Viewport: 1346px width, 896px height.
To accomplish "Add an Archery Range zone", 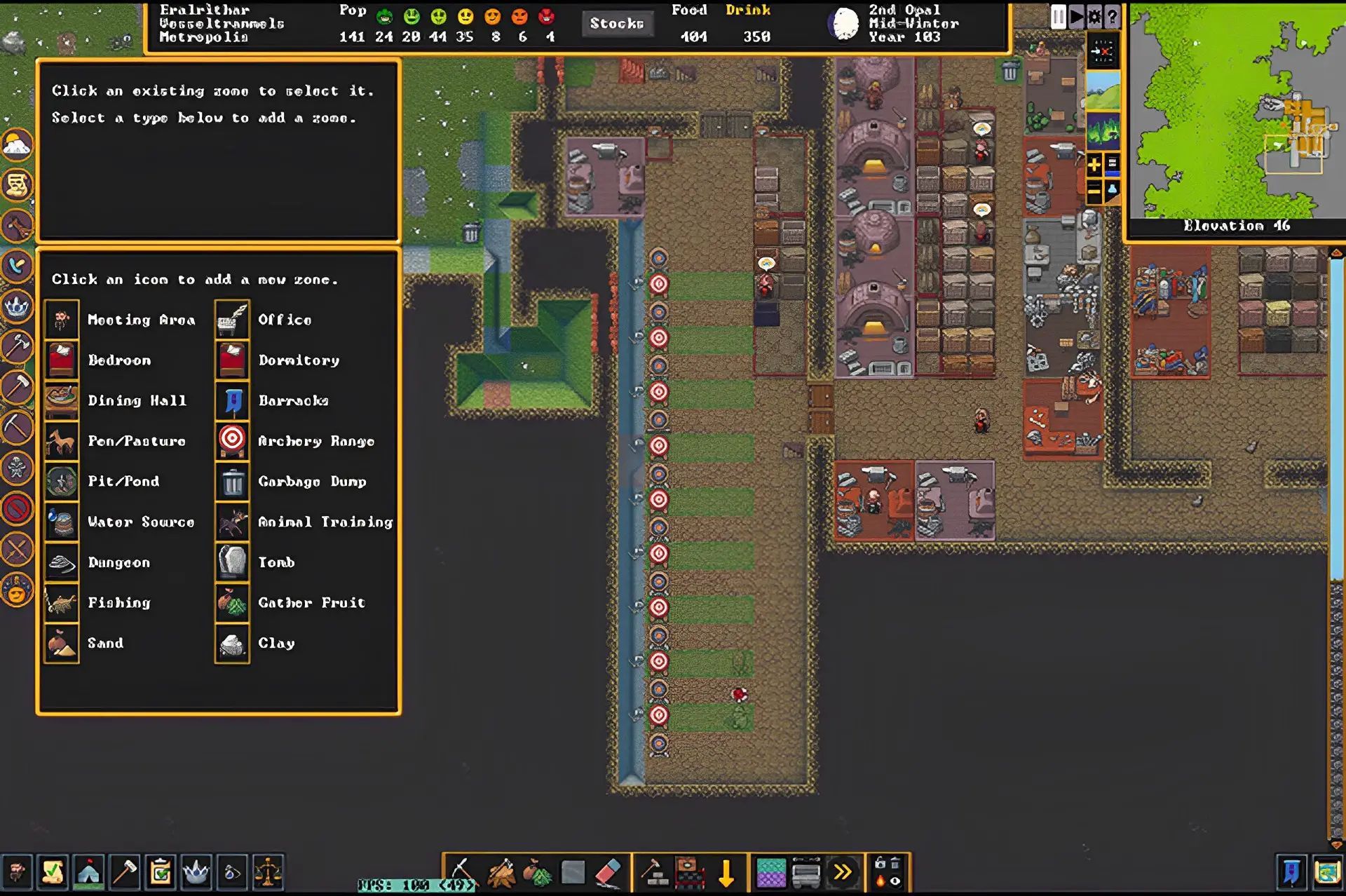I will click(x=232, y=441).
